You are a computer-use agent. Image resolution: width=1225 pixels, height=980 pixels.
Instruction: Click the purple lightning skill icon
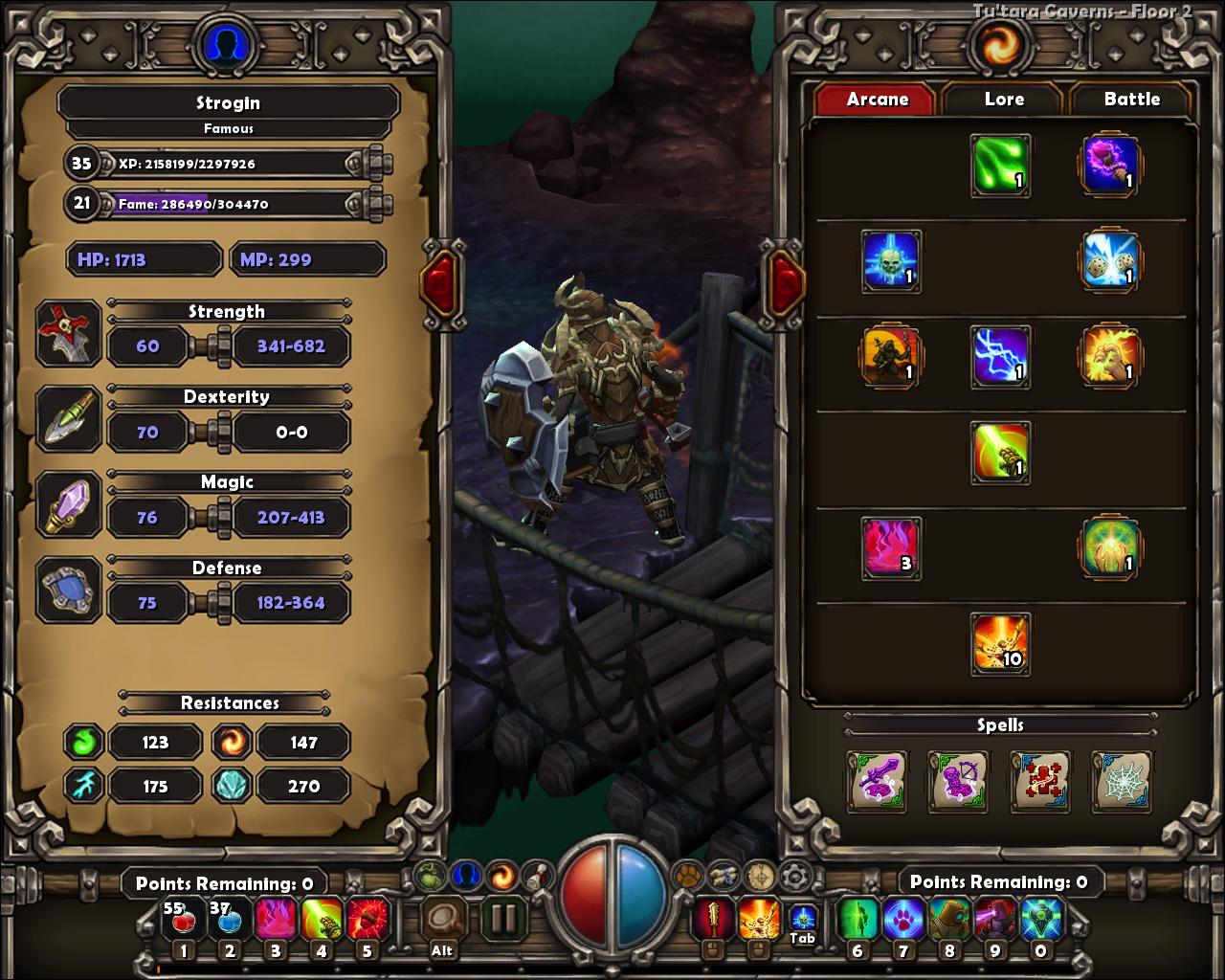click(1002, 359)
